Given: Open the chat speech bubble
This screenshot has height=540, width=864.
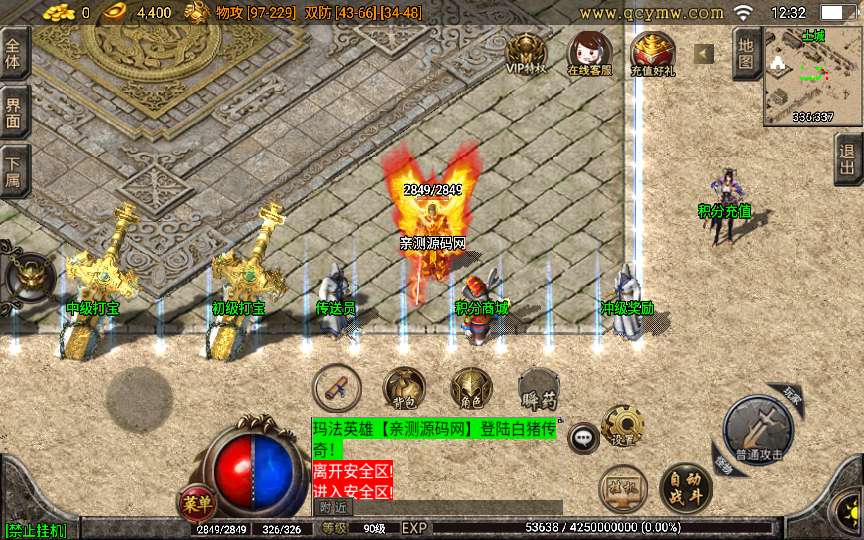Looking at the screenshot, I should pos(583,437).
